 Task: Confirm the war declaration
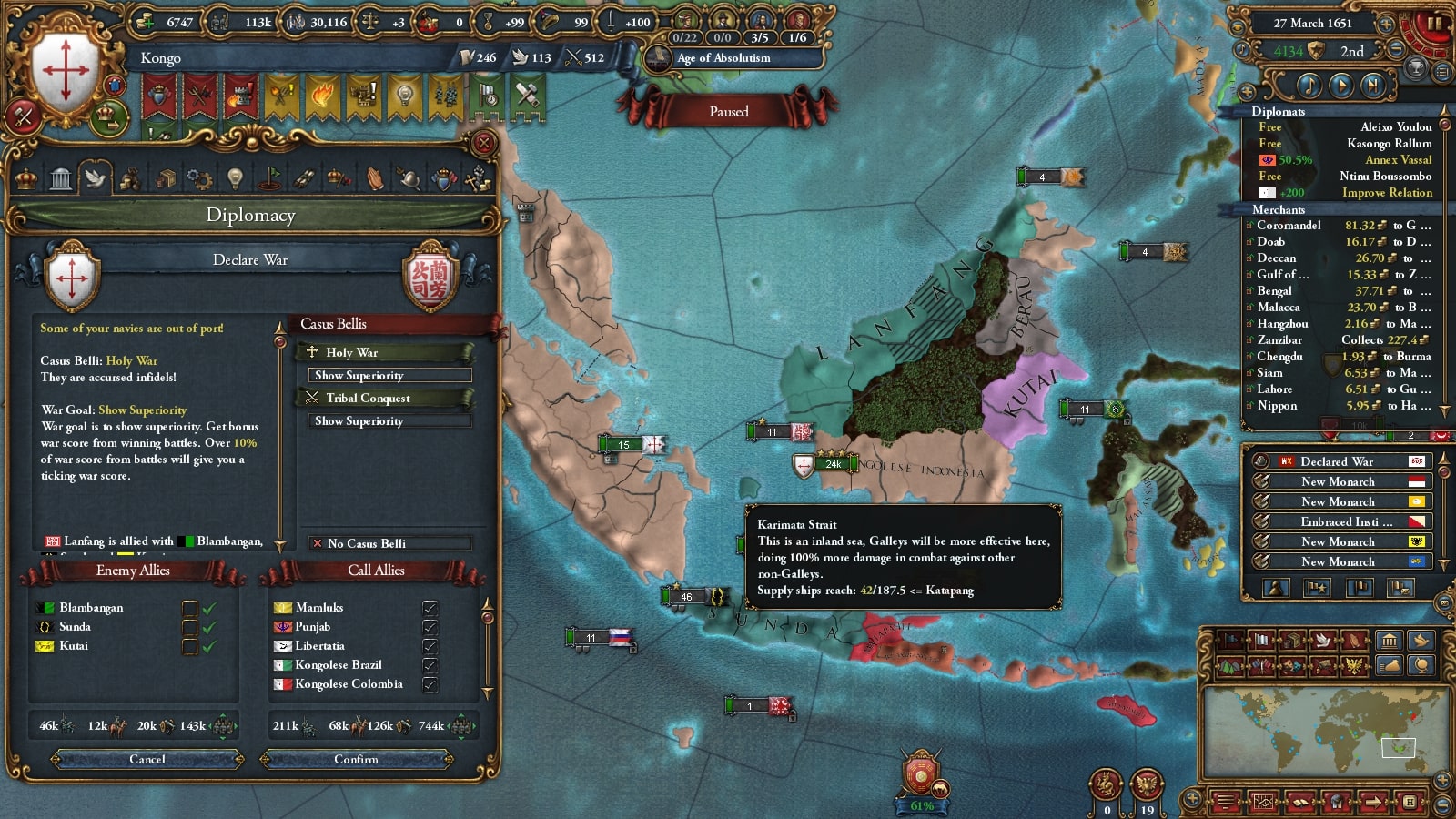coord(356,759)
